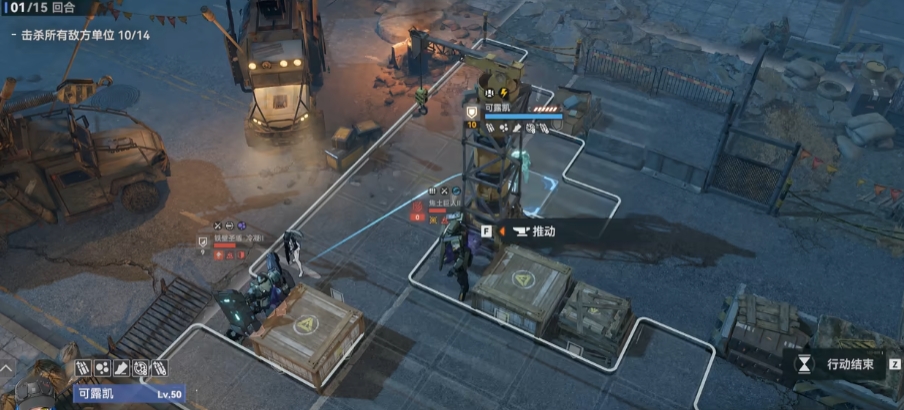Activate the circular disc skill icon
904x410 pixels.
(140, 369)
